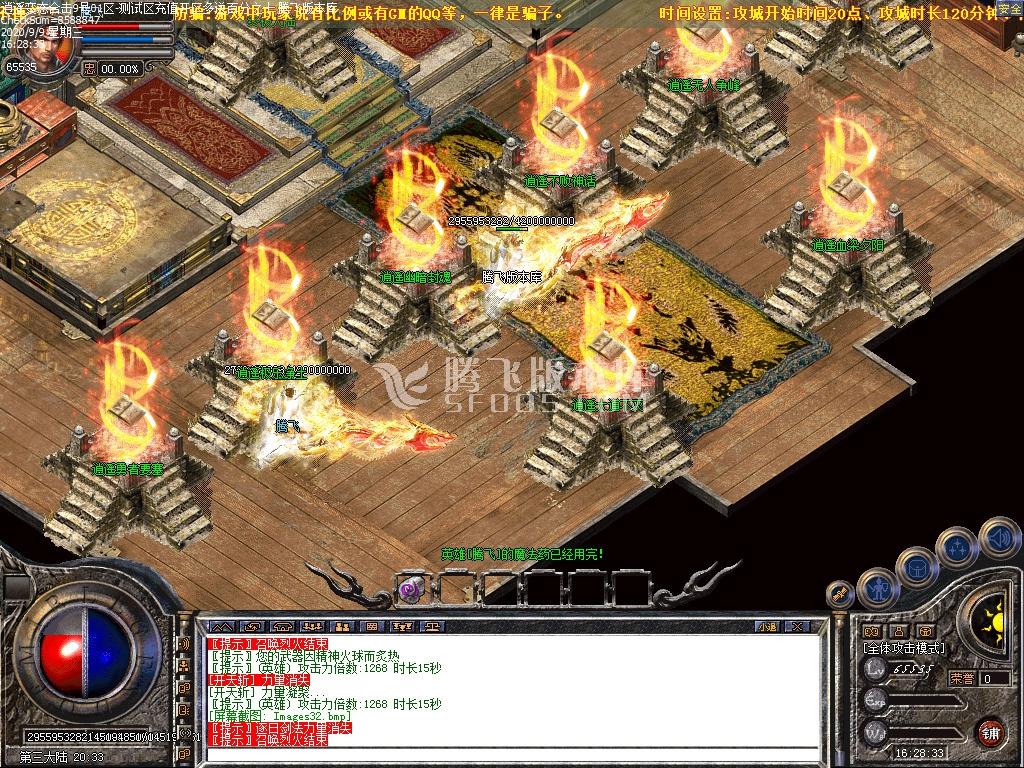Open the red 铺 shop button
The height and width of the screenshot is (768, 1024).
[989, 731]
